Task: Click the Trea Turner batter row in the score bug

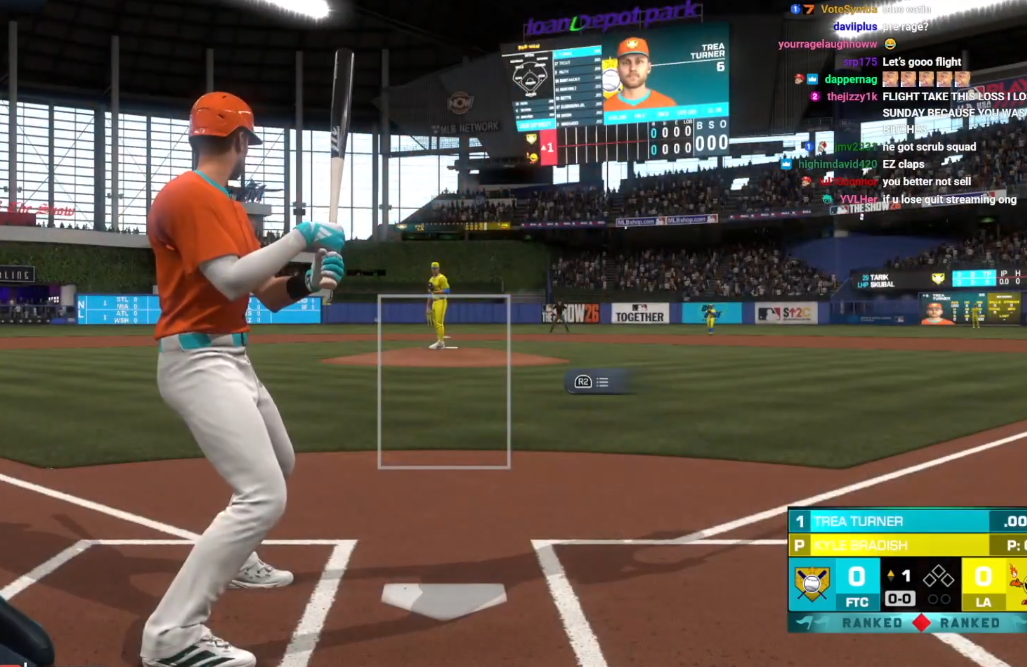Action: [x=890, y=521]
